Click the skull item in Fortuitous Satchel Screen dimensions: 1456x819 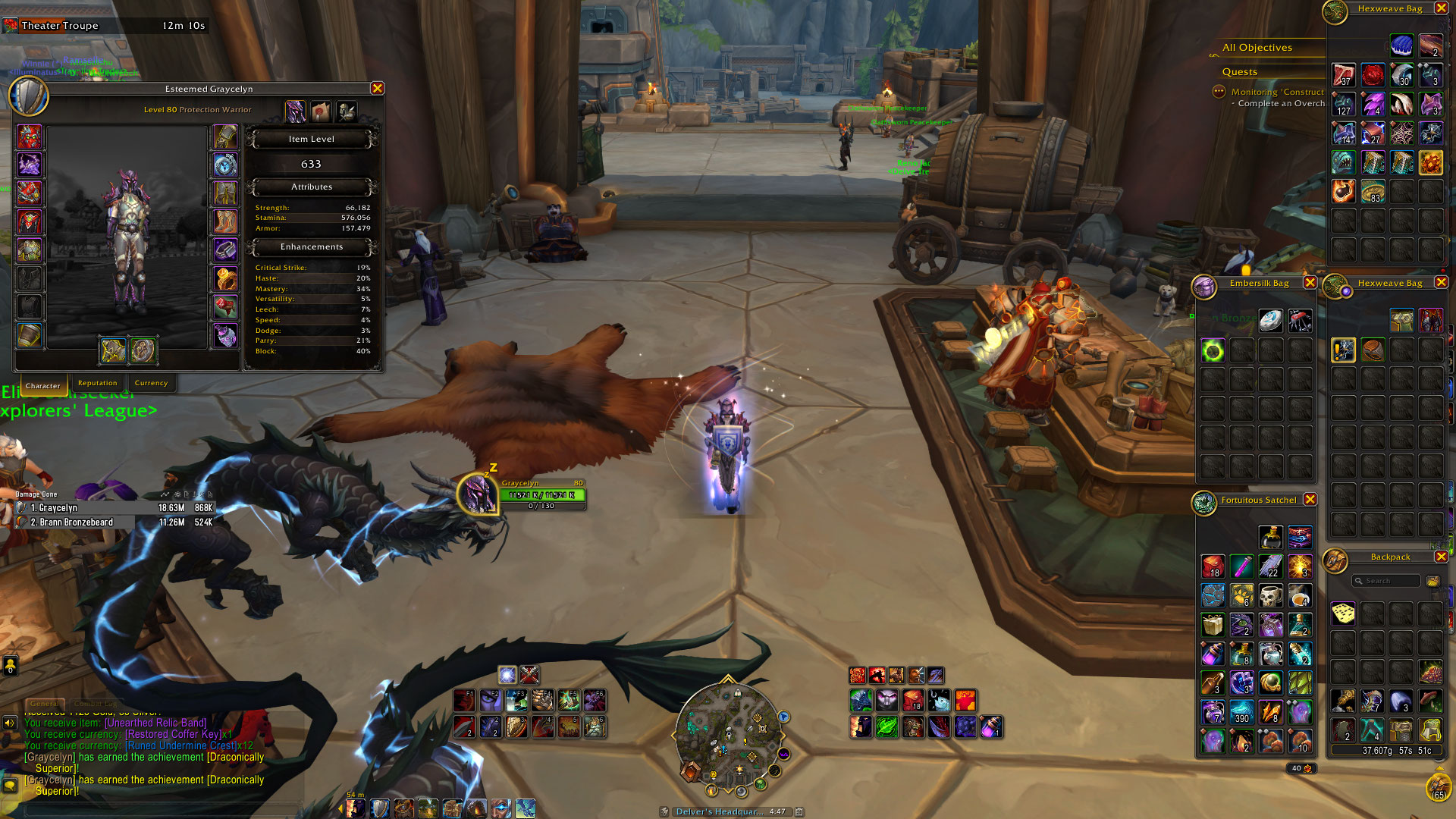(1270, 595)
